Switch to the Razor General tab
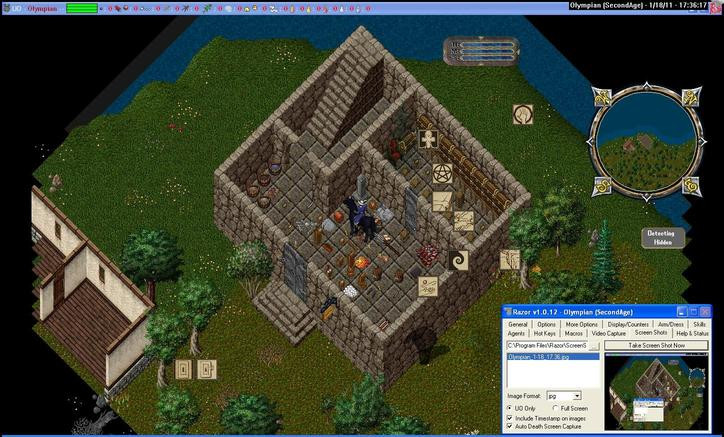This screenshot has width=724, height=437. click(x=517, y=324)
